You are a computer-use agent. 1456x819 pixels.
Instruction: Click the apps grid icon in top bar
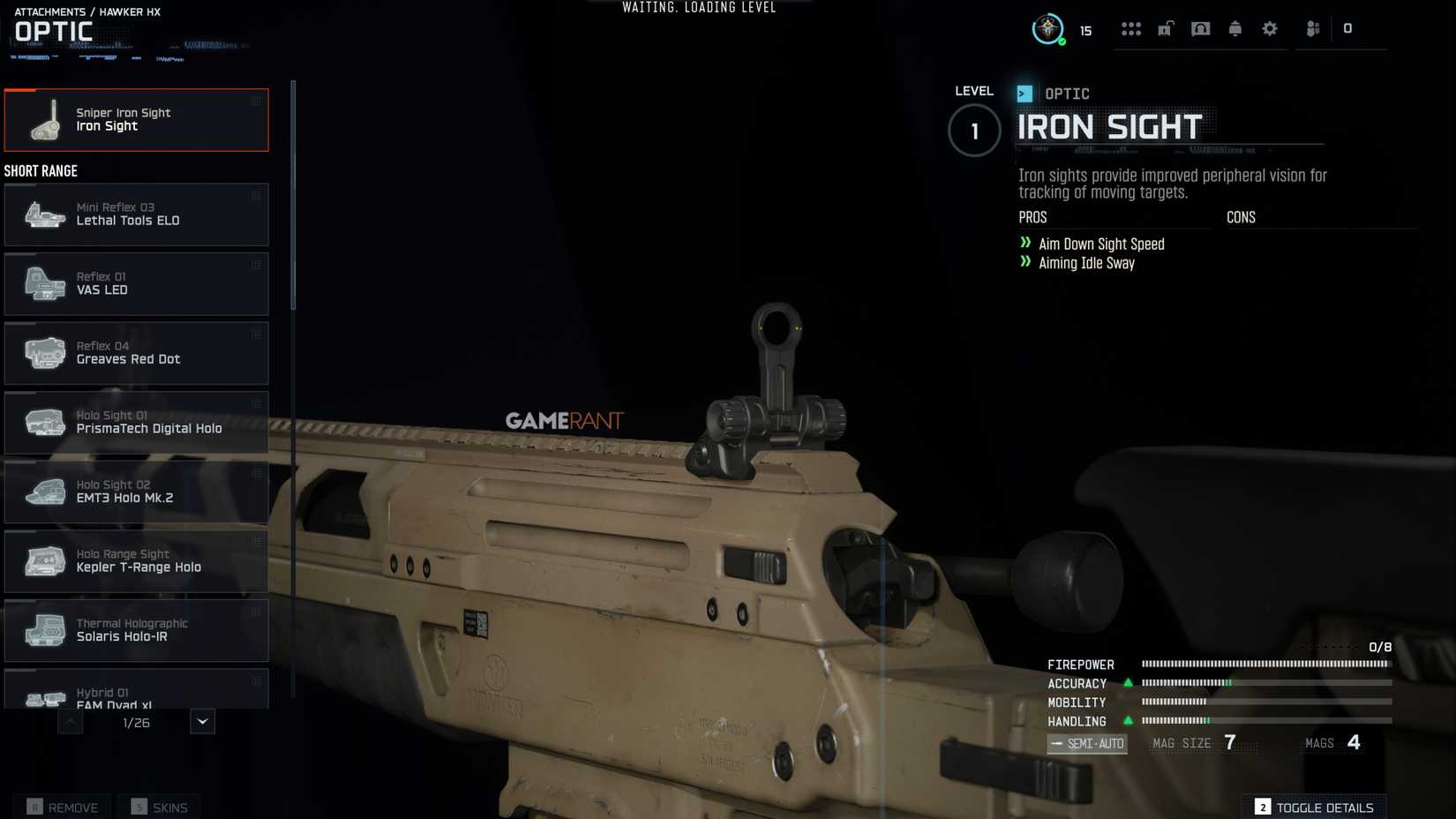coord(1130,28)
